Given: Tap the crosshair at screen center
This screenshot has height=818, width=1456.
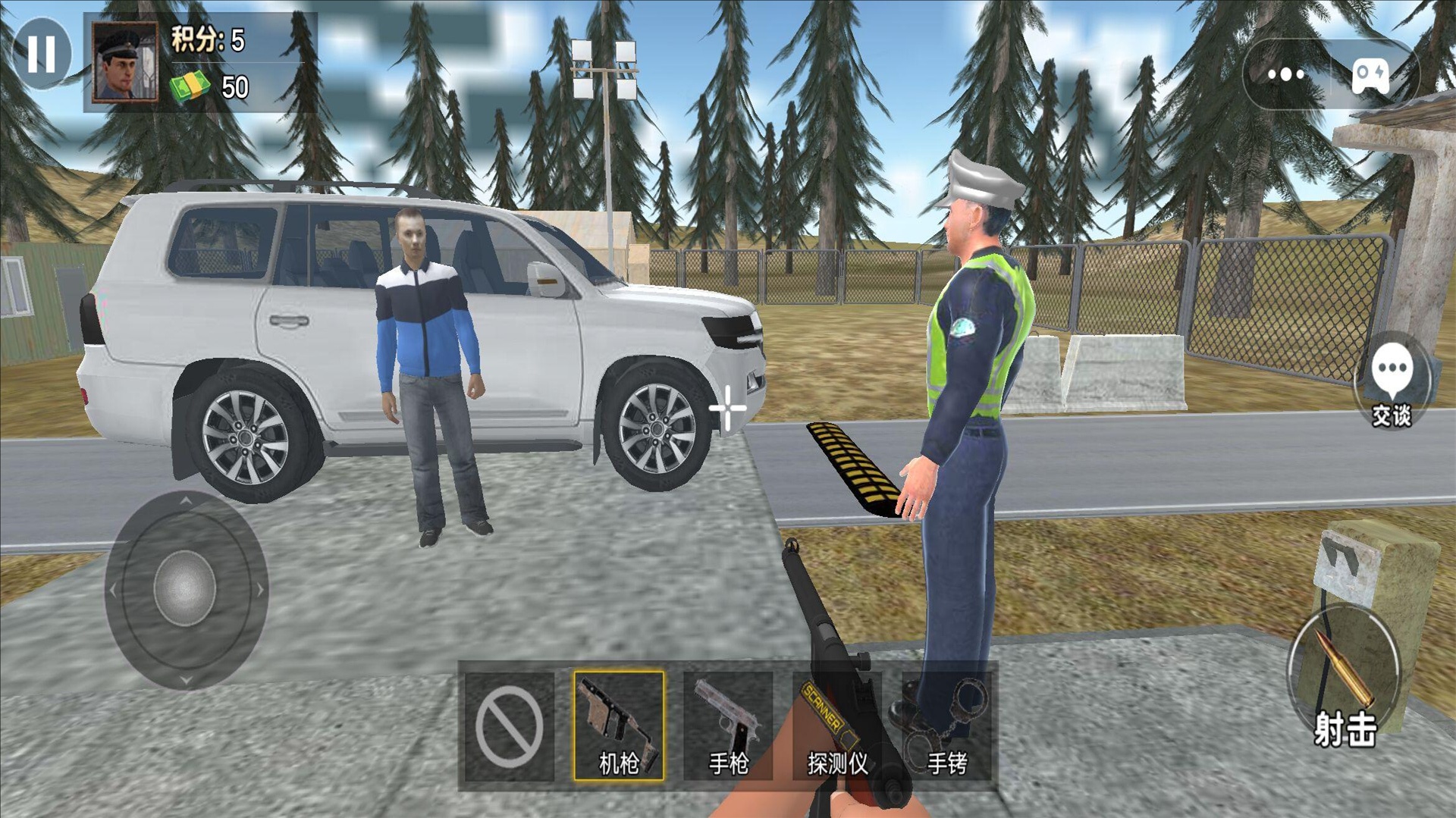Looking at the screenshot, I should (727, 407).
